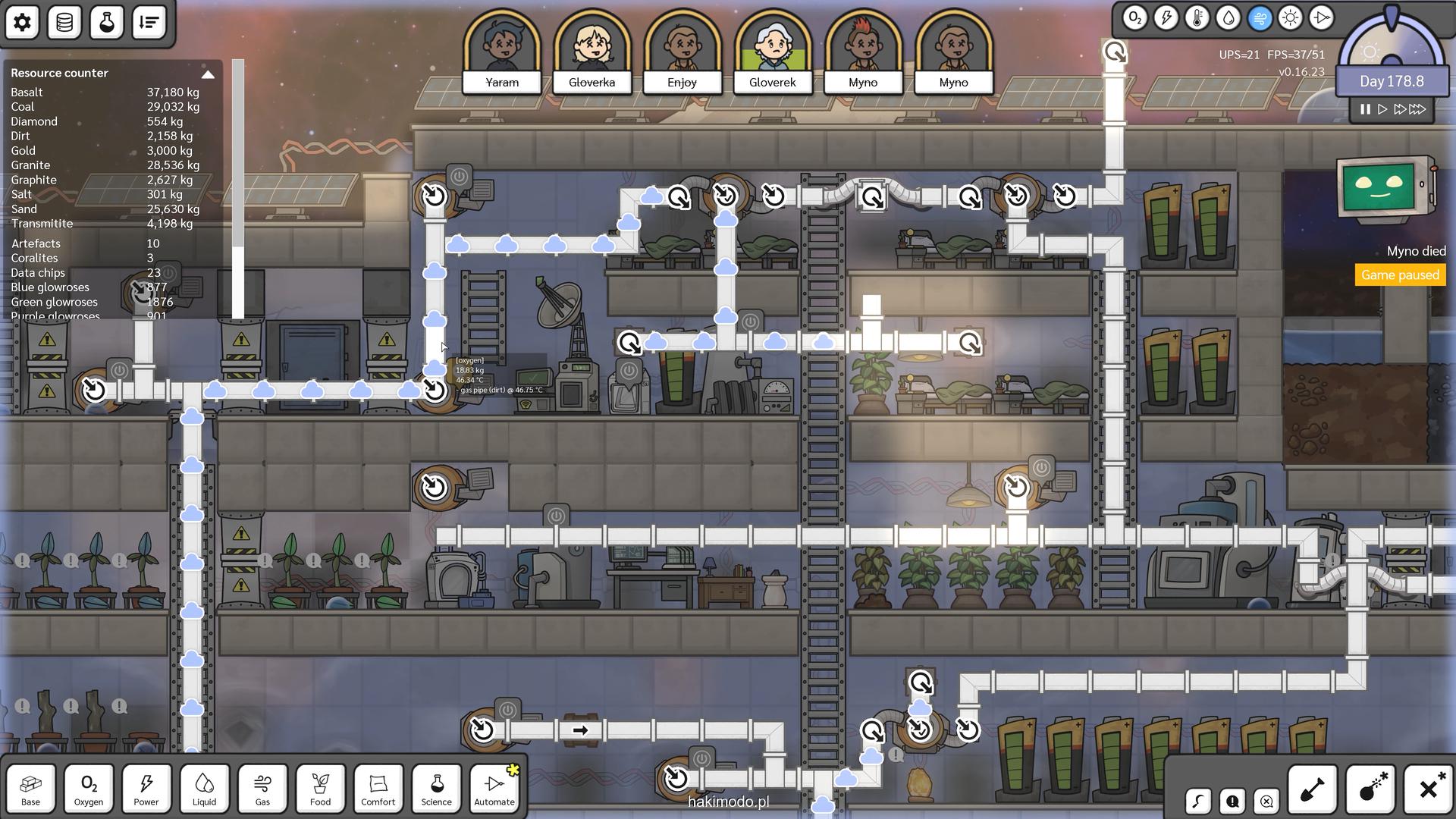Show the power lightning overlay
Image resolution: width=1456 pixels, height=819 pixels.
pos(1166,18)
